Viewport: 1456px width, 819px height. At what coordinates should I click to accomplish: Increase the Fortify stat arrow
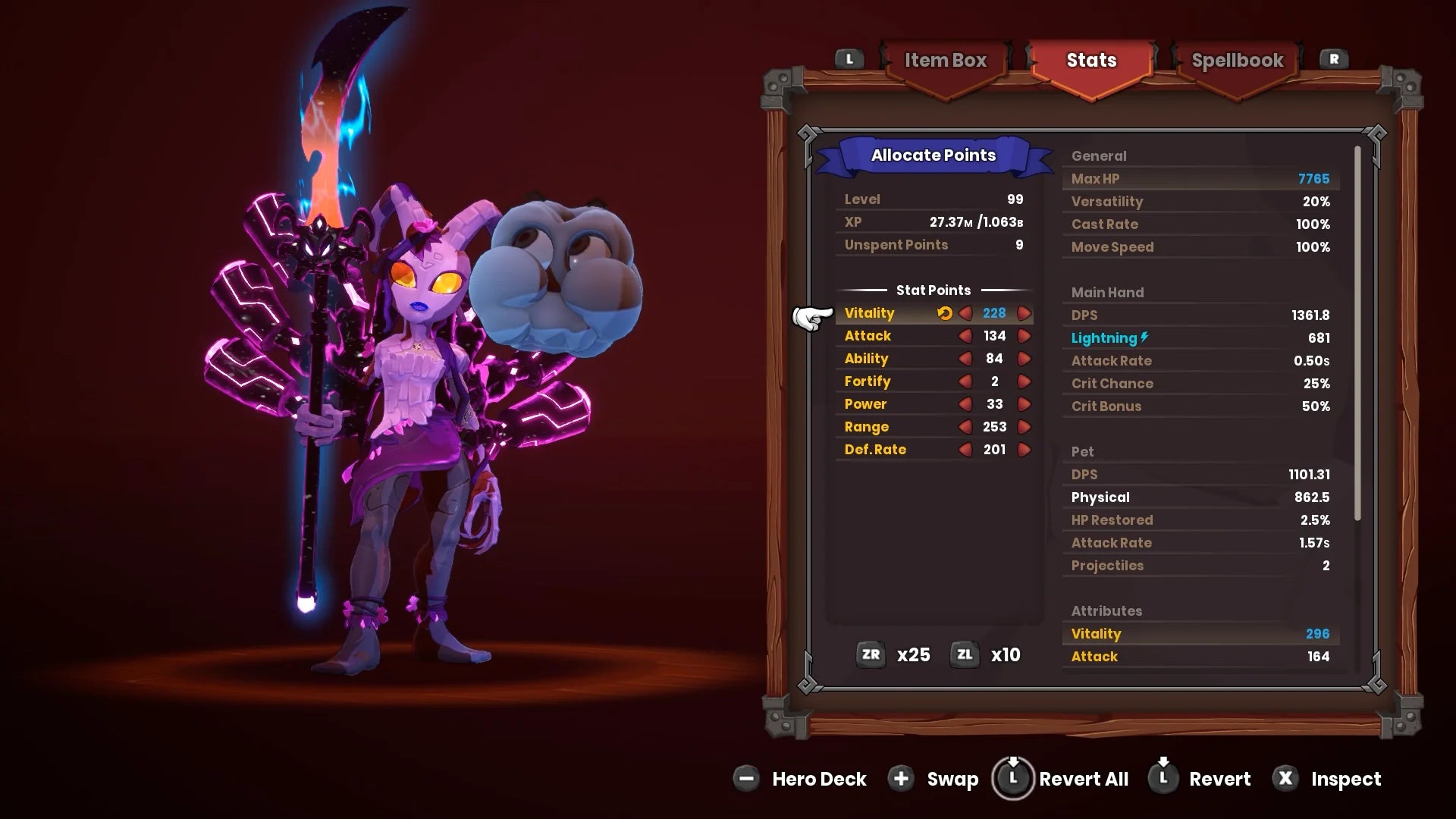(x=1025, y=381)
